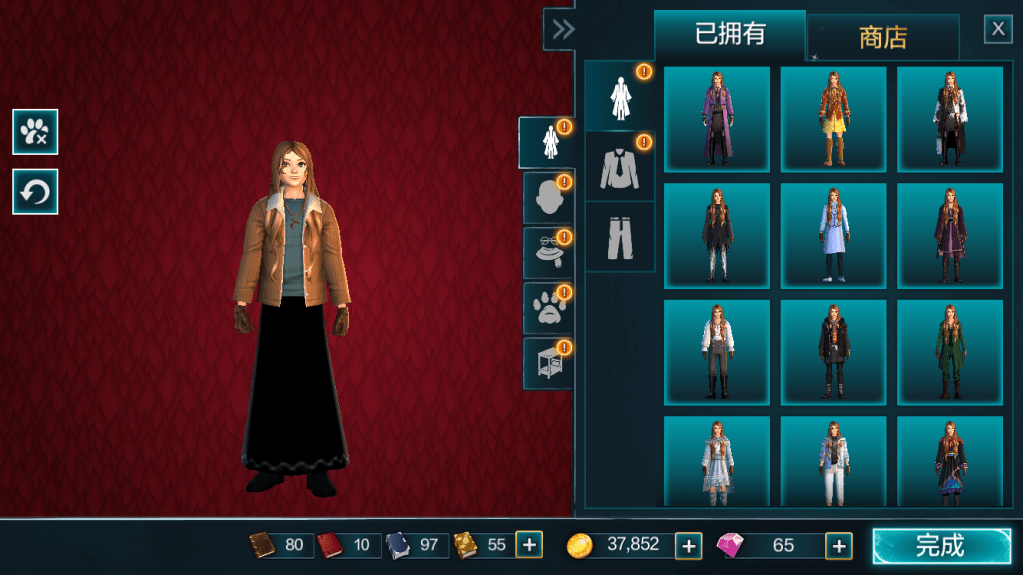1023x575 pixels.
Task: Toggle the pet paw visibility button
Action: 35,131
